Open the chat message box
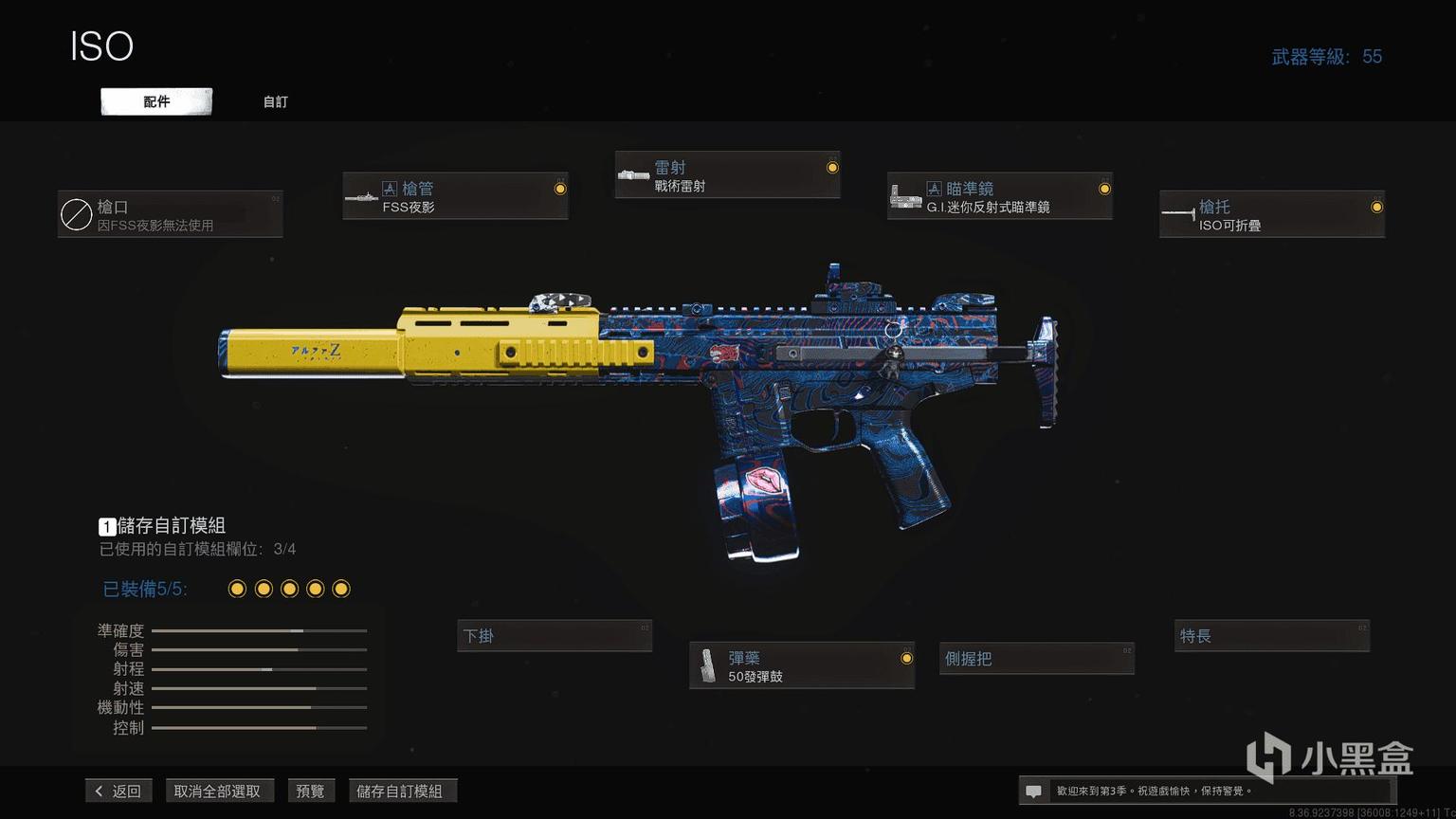The width and height of the screenshot is (1456, 819). [1034, 791]
